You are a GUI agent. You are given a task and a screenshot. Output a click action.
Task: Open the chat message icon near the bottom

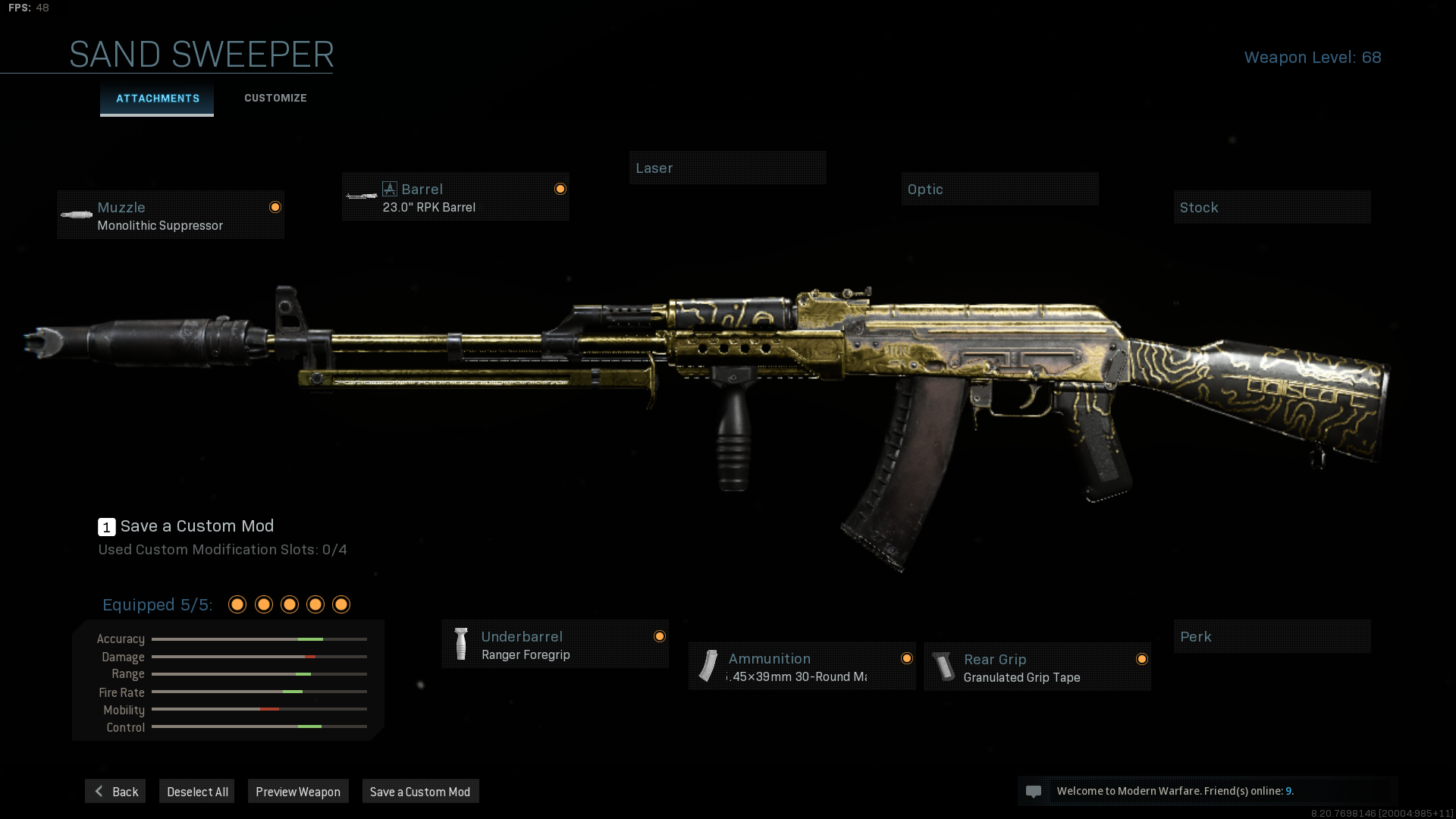point(1034,791)
